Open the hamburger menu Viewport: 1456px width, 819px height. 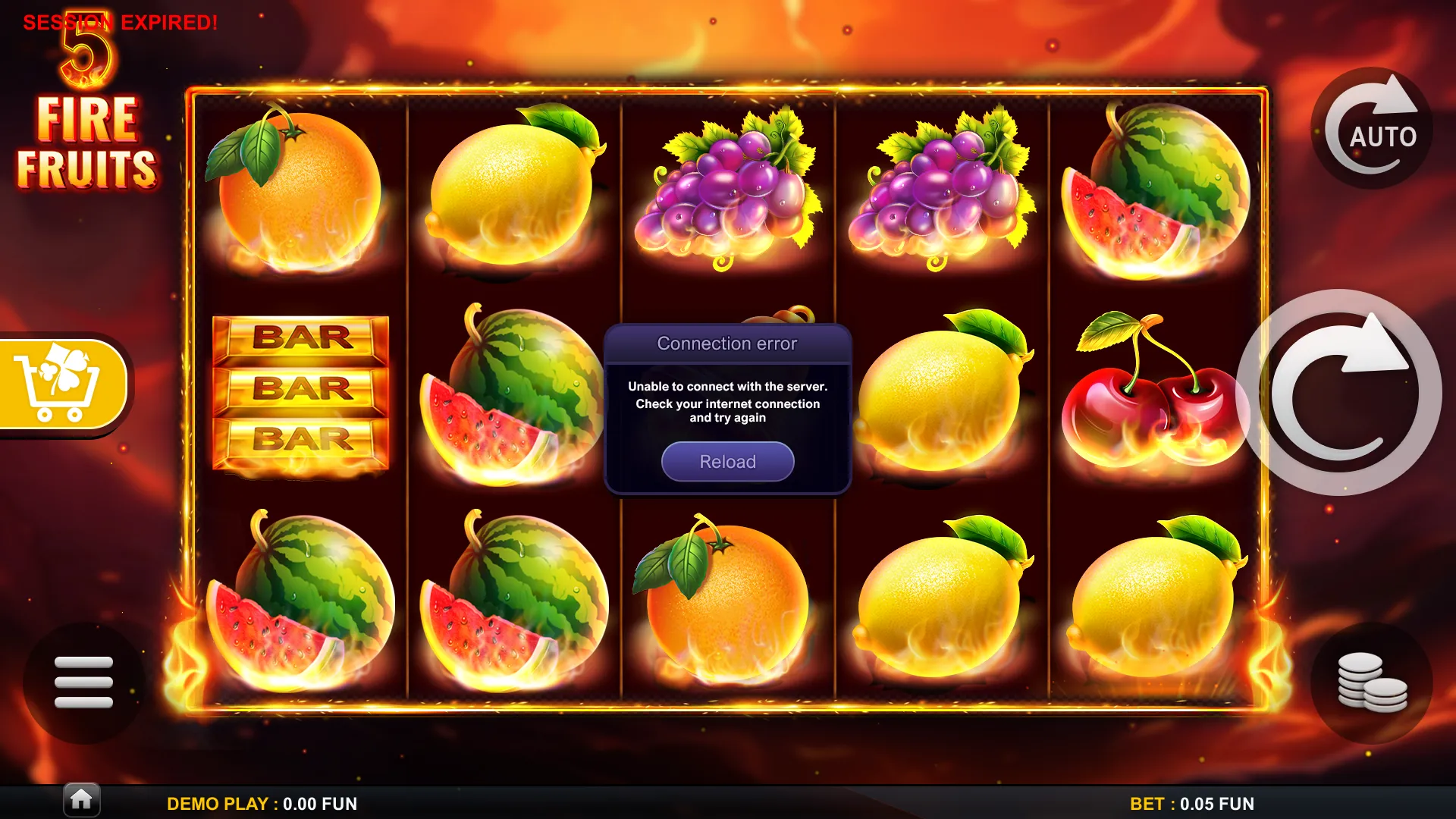pos(83,682)
